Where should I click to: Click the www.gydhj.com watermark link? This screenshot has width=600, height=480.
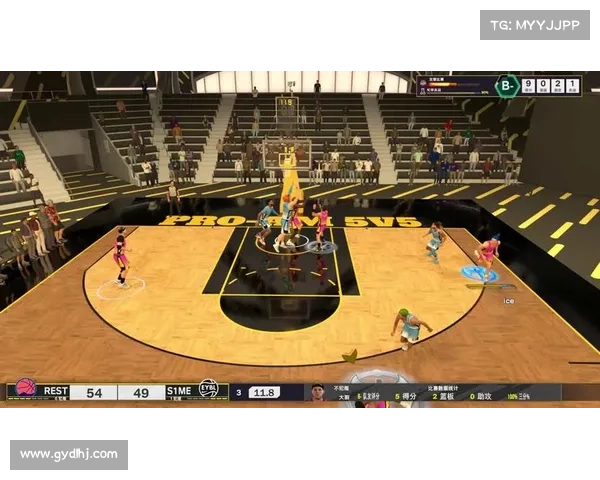[x=68, y=455]
